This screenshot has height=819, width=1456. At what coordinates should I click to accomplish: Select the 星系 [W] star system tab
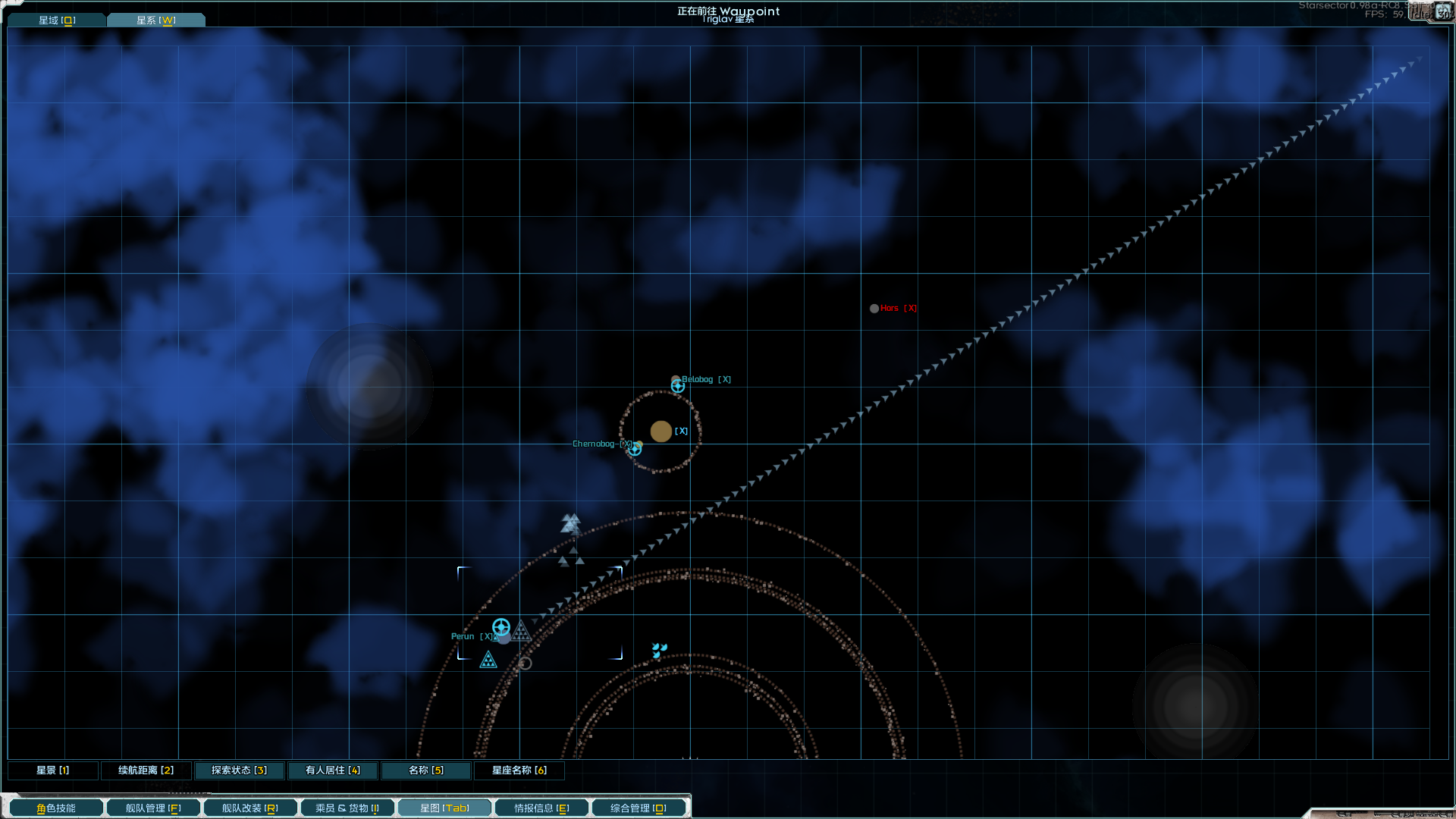click(155, 19)
